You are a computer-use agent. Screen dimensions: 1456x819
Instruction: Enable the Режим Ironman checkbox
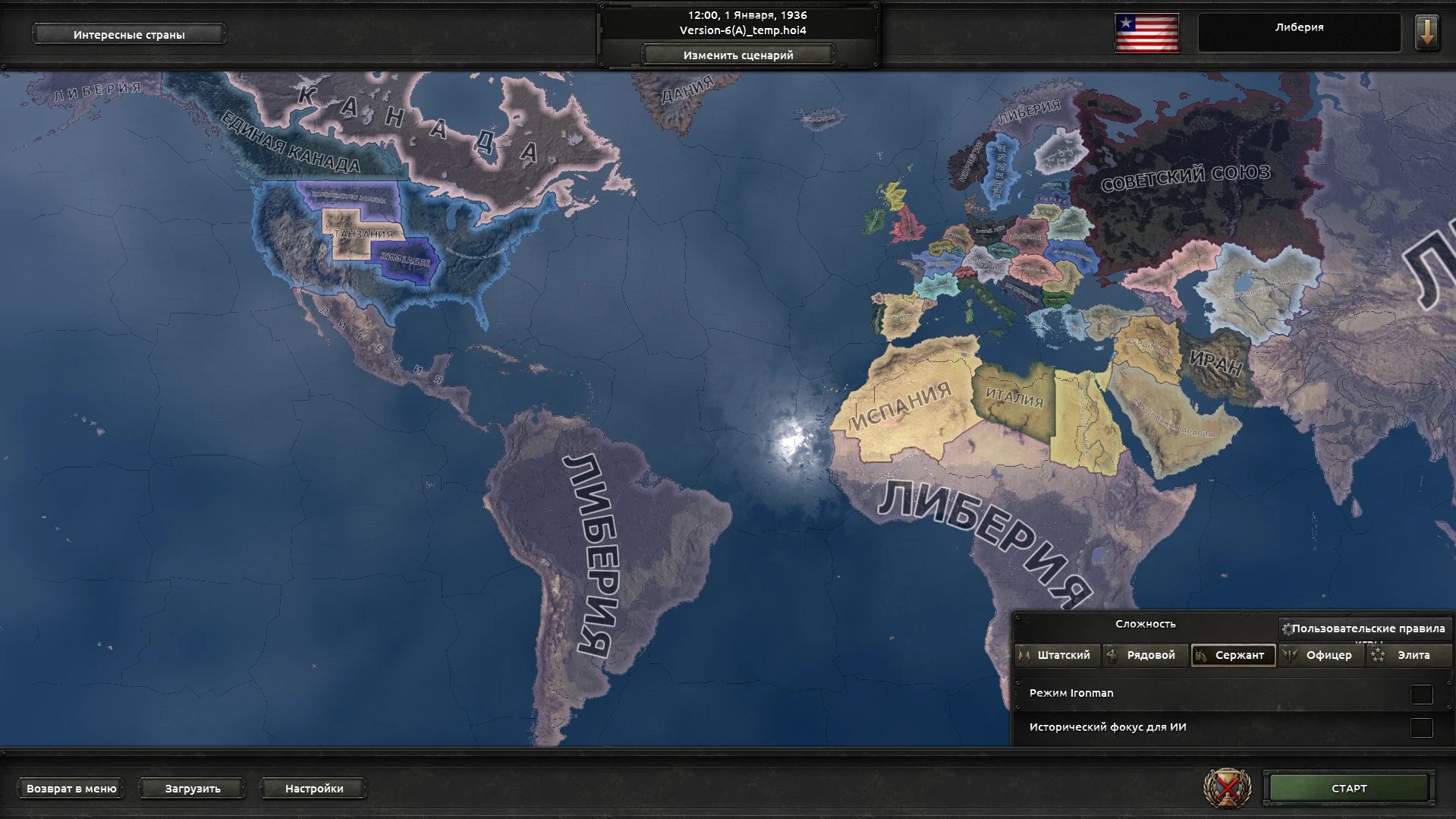pyautogui.click(x=1420, y=693)
